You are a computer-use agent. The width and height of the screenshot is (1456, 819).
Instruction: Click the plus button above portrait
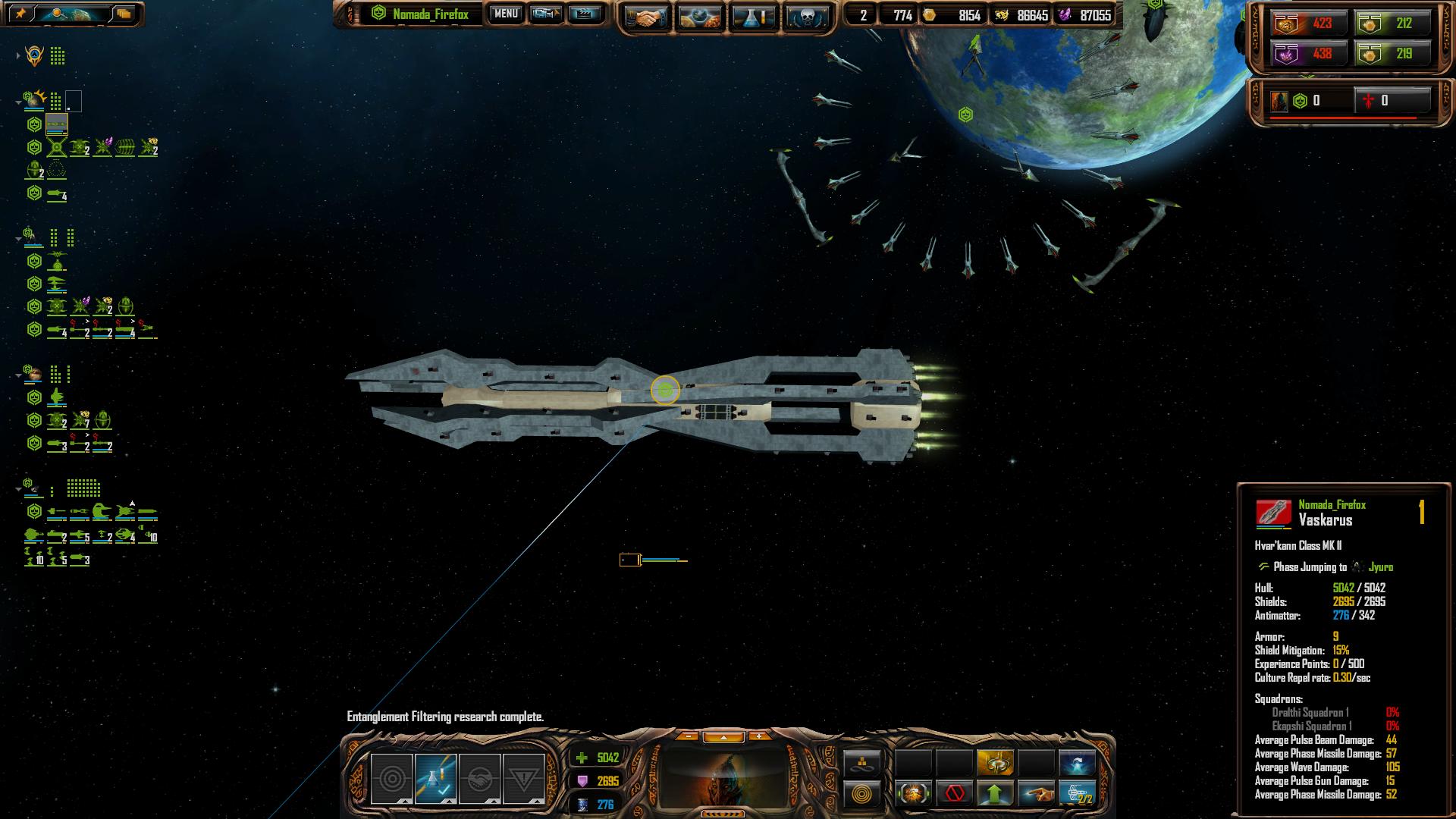[x=758, y=736]
